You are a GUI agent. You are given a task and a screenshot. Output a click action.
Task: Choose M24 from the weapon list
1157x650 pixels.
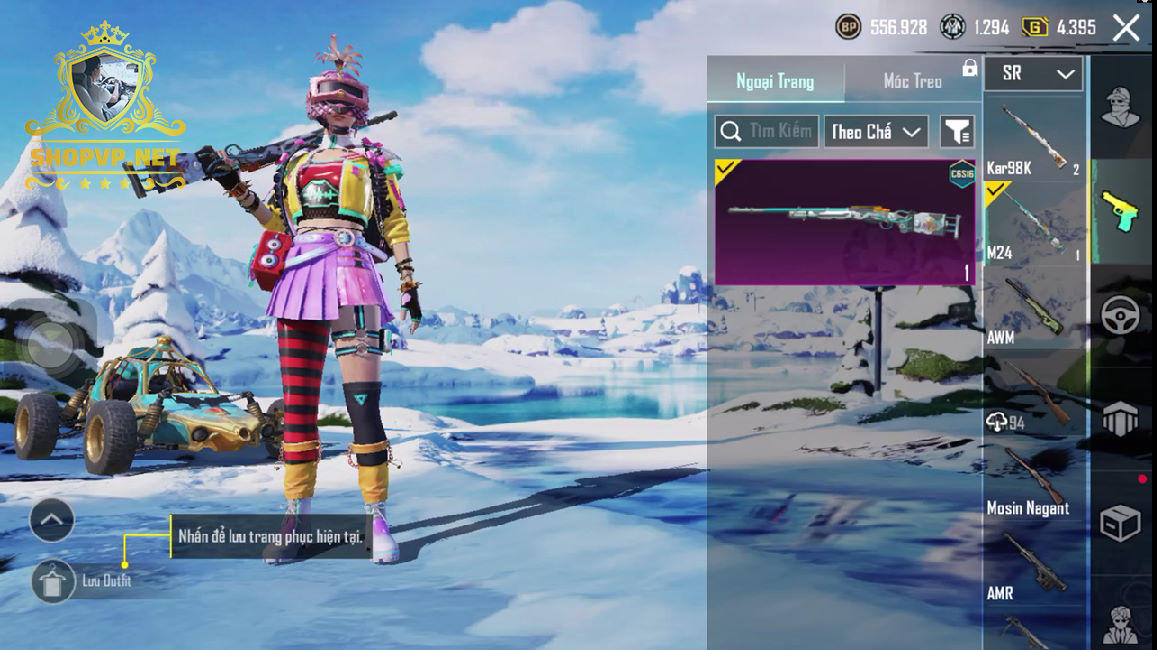pyautogui.click(x=1033, y=223)
